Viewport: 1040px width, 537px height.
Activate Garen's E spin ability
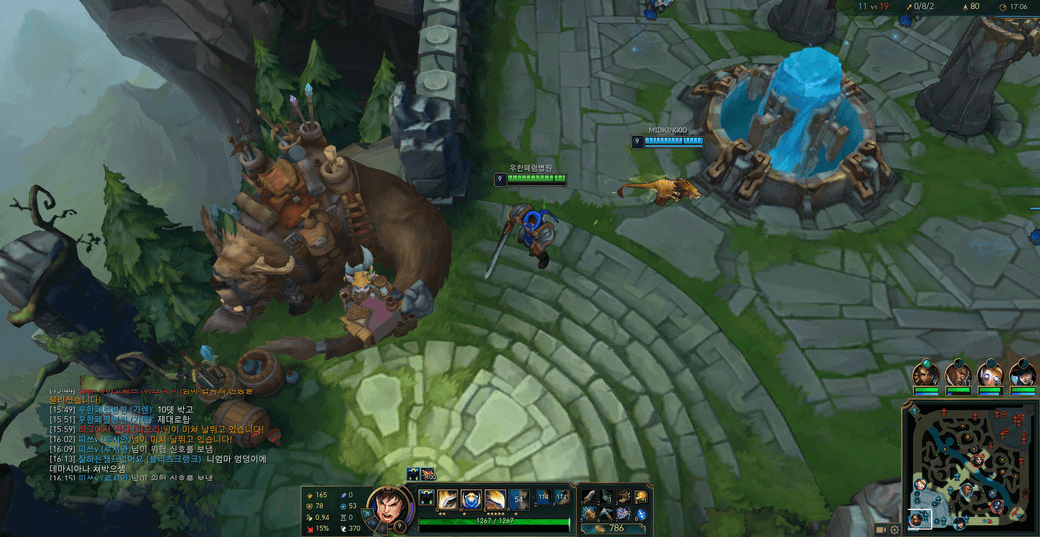click(x=495, y=498)
